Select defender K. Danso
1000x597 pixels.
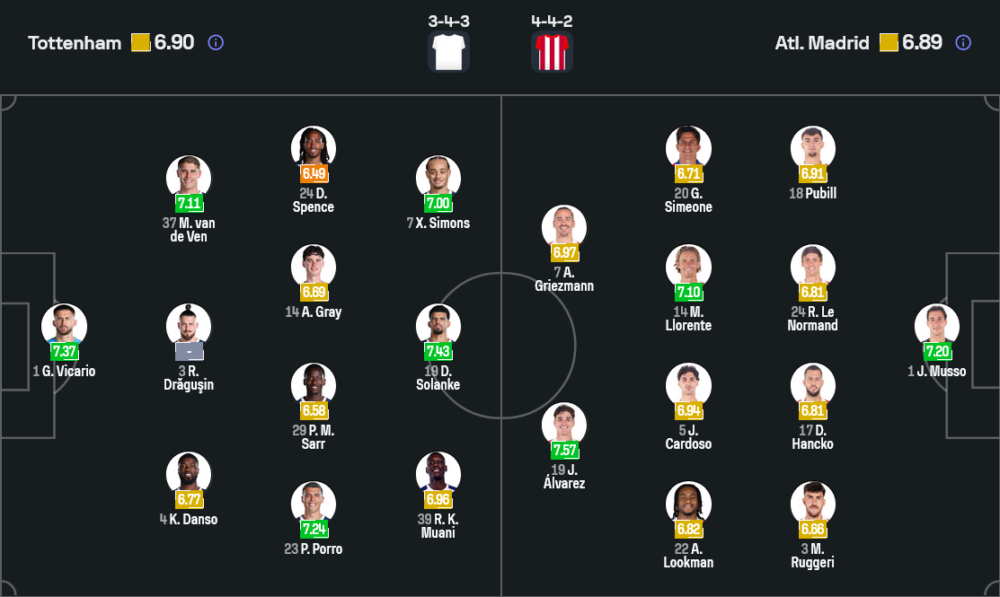point(188,474)
